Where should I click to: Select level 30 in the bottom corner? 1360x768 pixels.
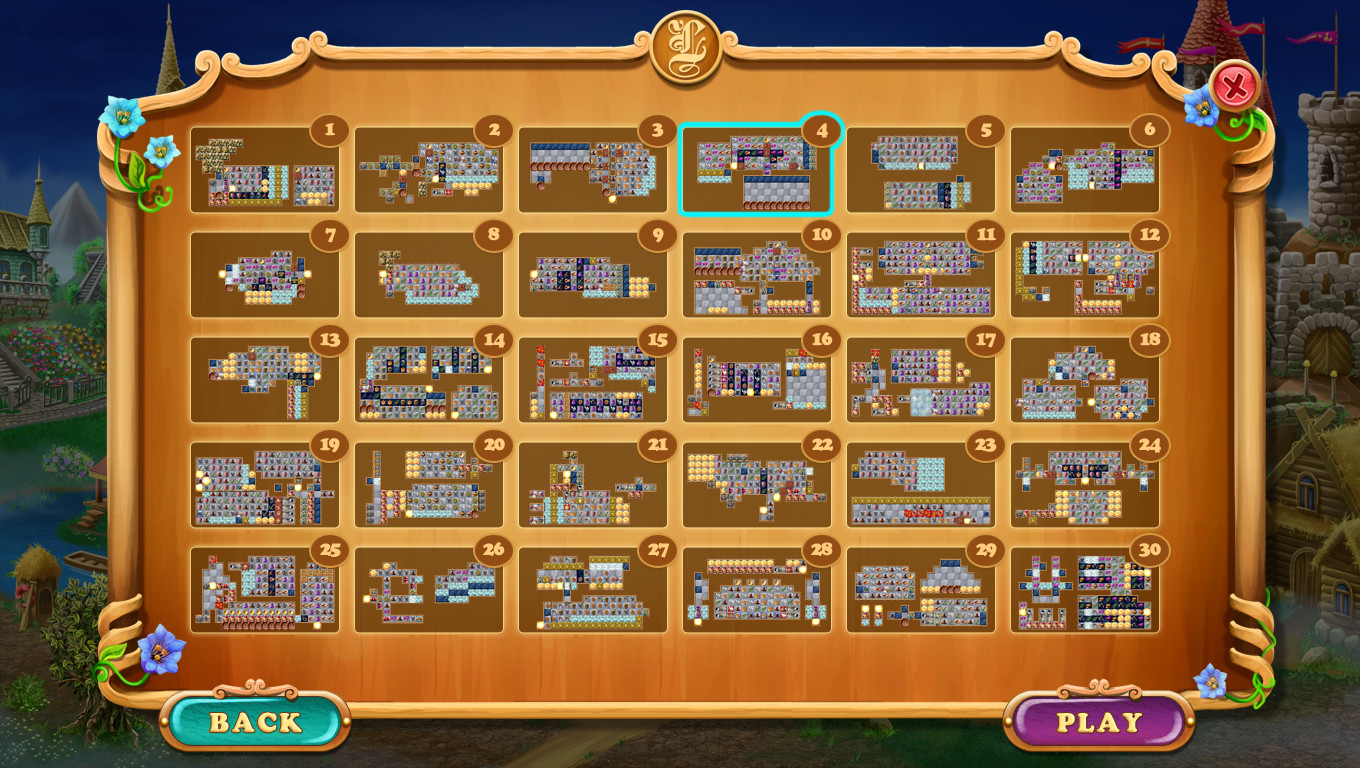tap(1085, 591)
